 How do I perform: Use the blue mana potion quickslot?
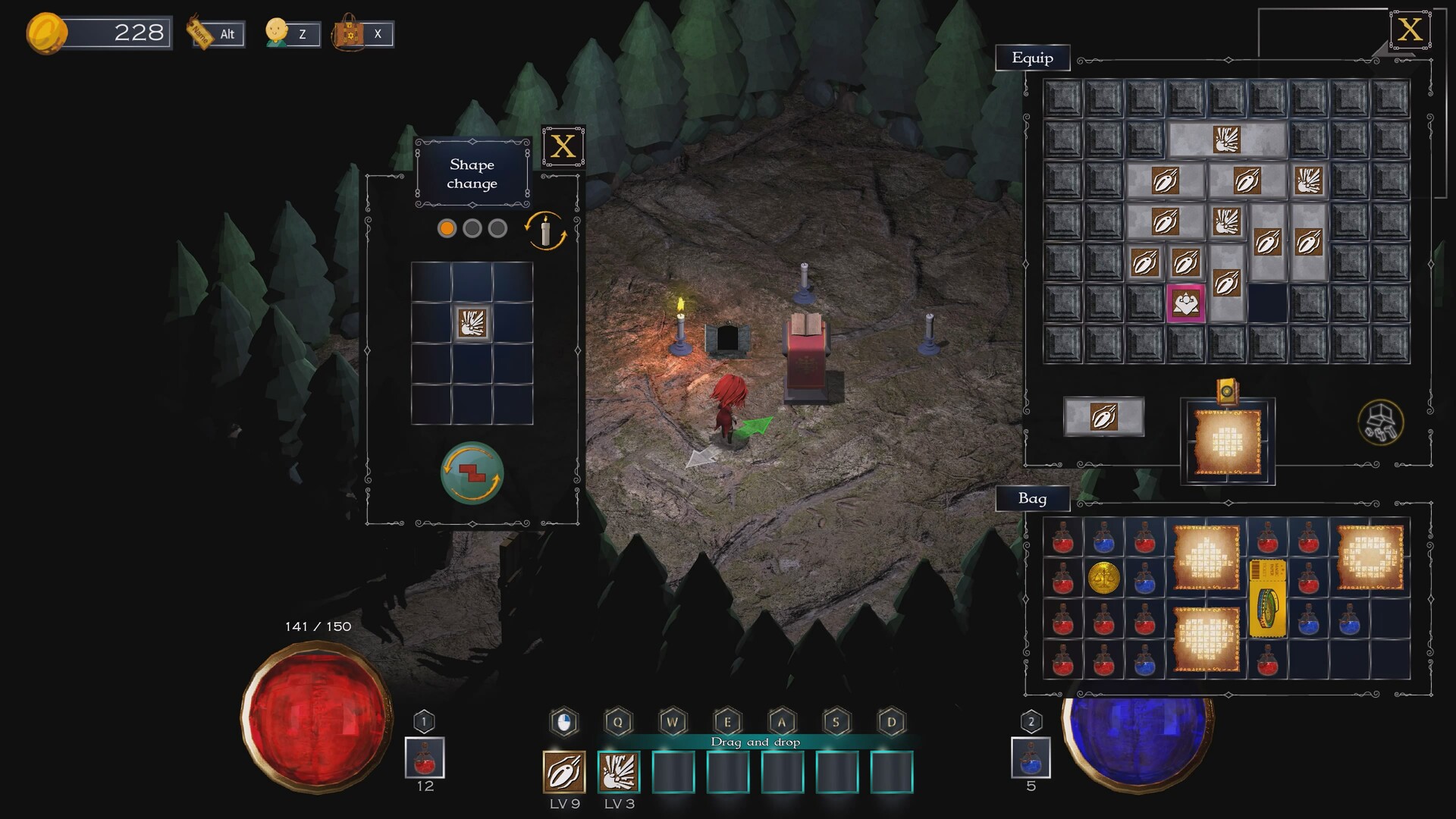pyautogui.click(x=1031, y=758)
